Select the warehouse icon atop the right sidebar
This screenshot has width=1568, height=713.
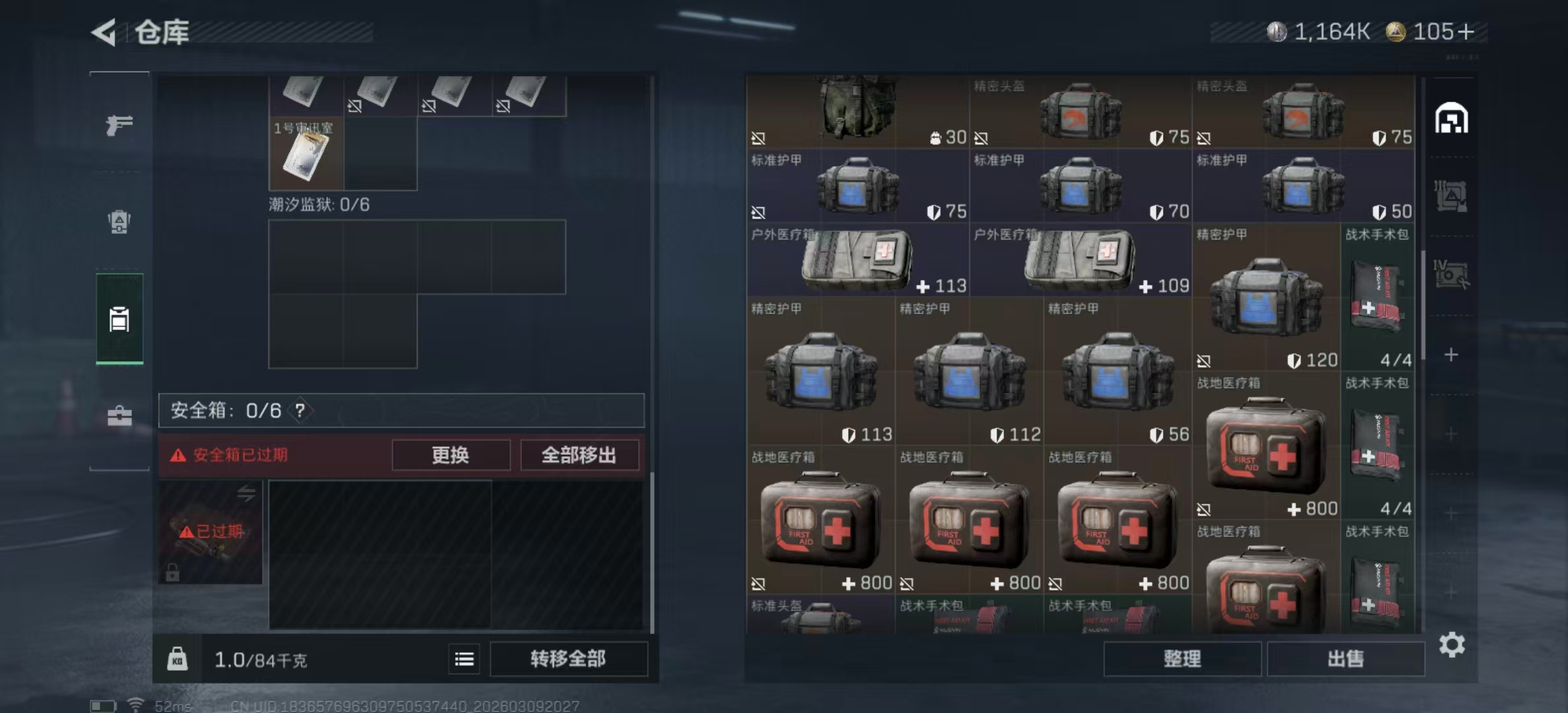(x=1452, y=119)
